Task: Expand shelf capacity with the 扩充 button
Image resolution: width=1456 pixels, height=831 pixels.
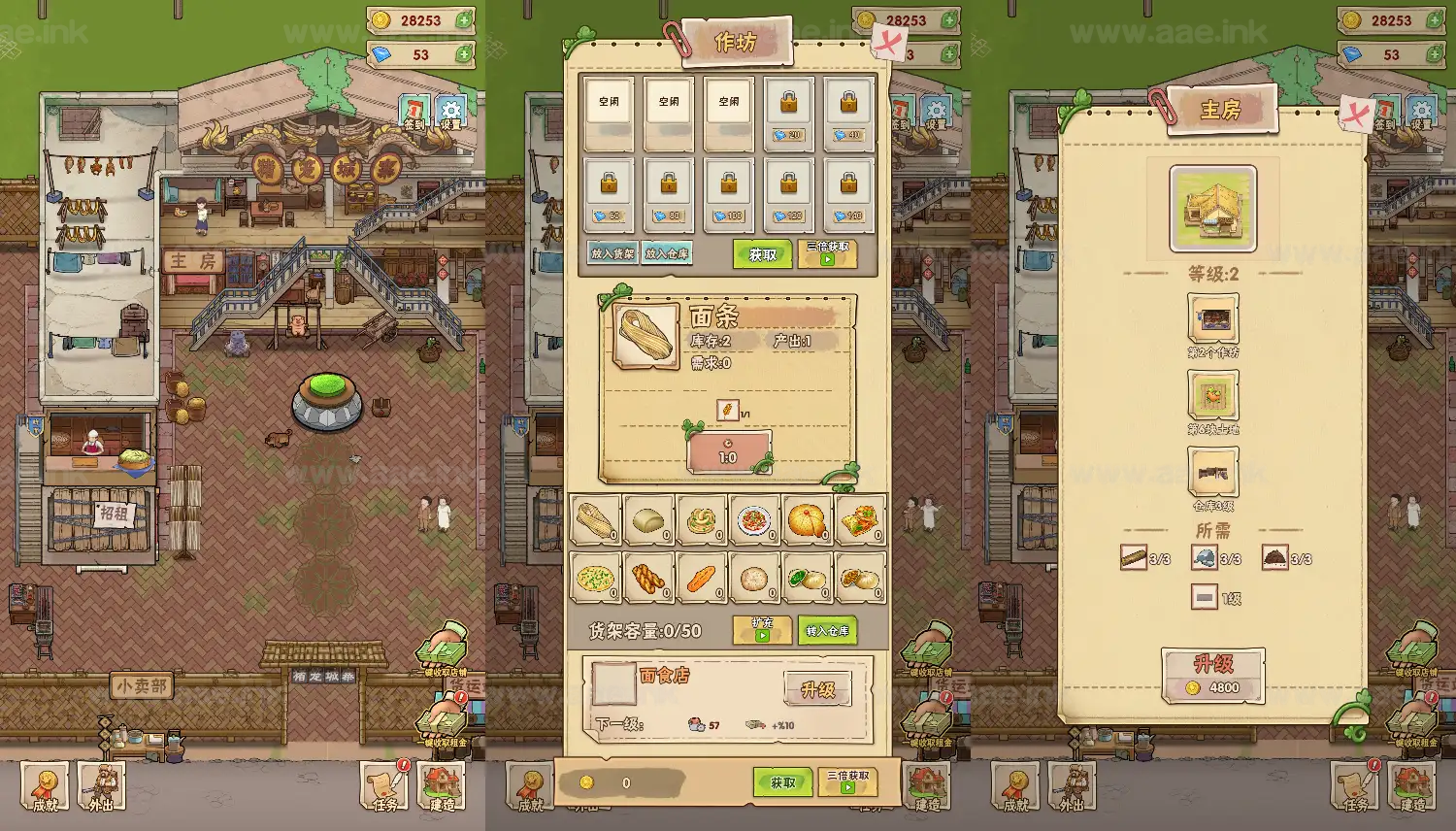Action: [x=762, y=630]
